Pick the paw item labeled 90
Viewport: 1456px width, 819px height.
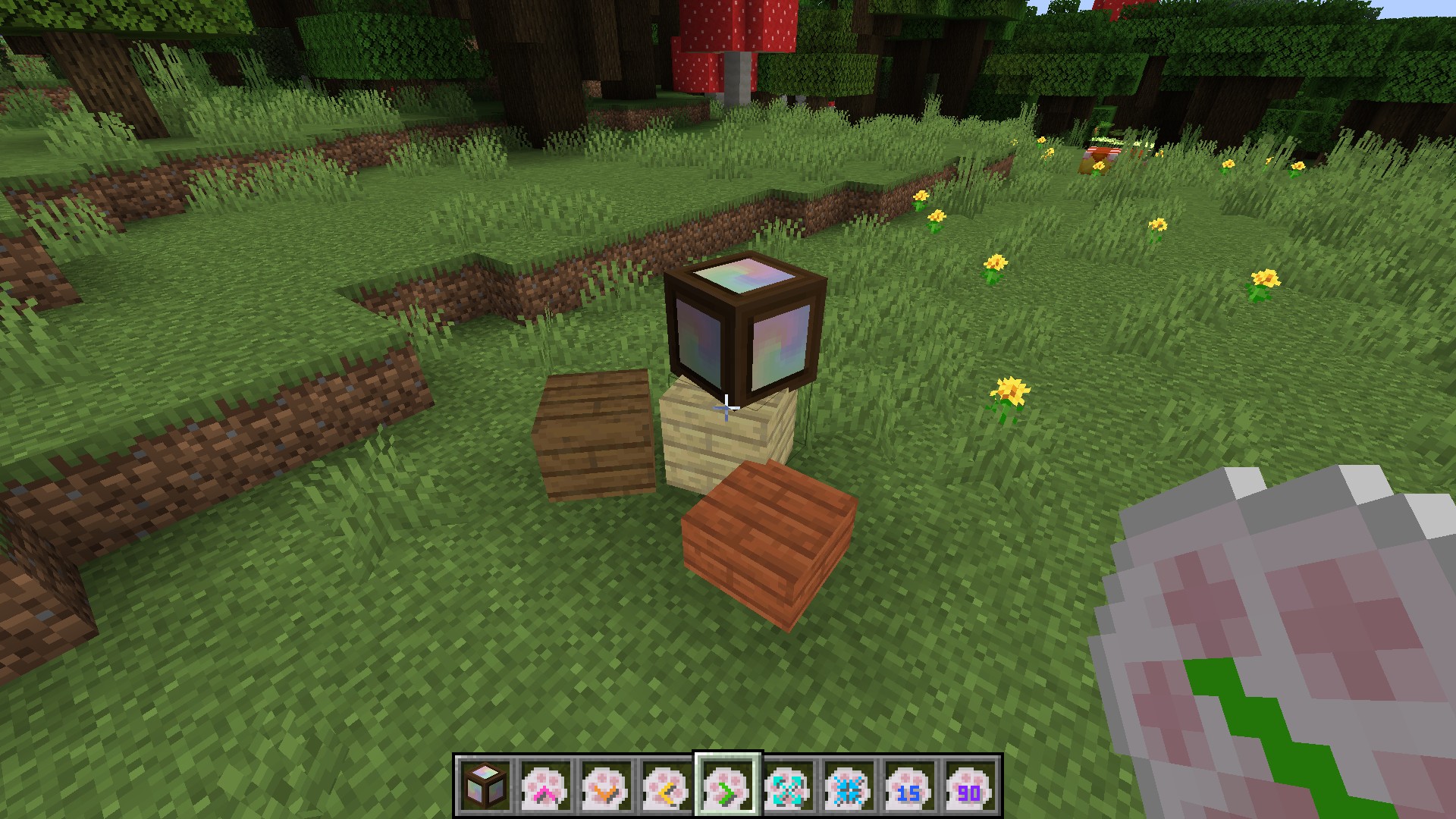[971, 785]
